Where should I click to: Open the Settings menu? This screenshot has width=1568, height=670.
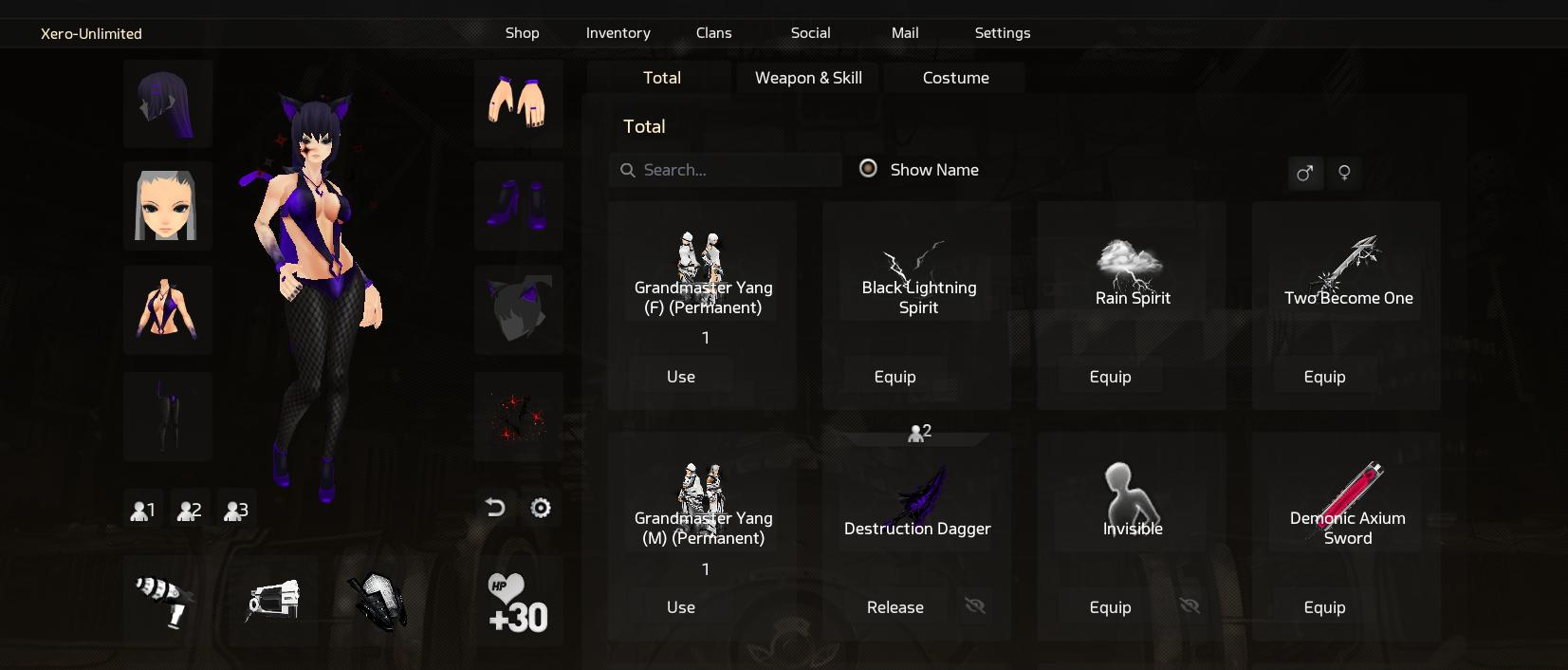point(1002,33)
